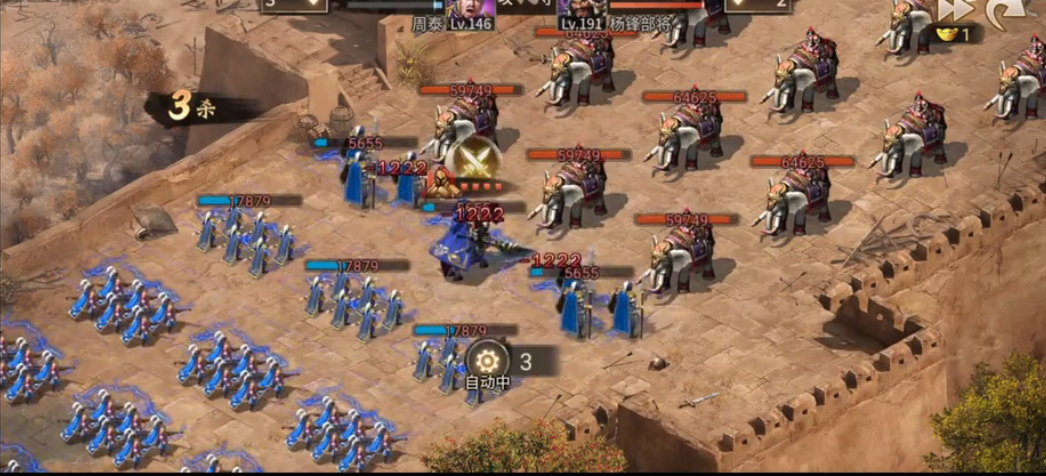1046x476 pixels.
Task: Open the left troop-count dropdown
Action: (294, 5)
